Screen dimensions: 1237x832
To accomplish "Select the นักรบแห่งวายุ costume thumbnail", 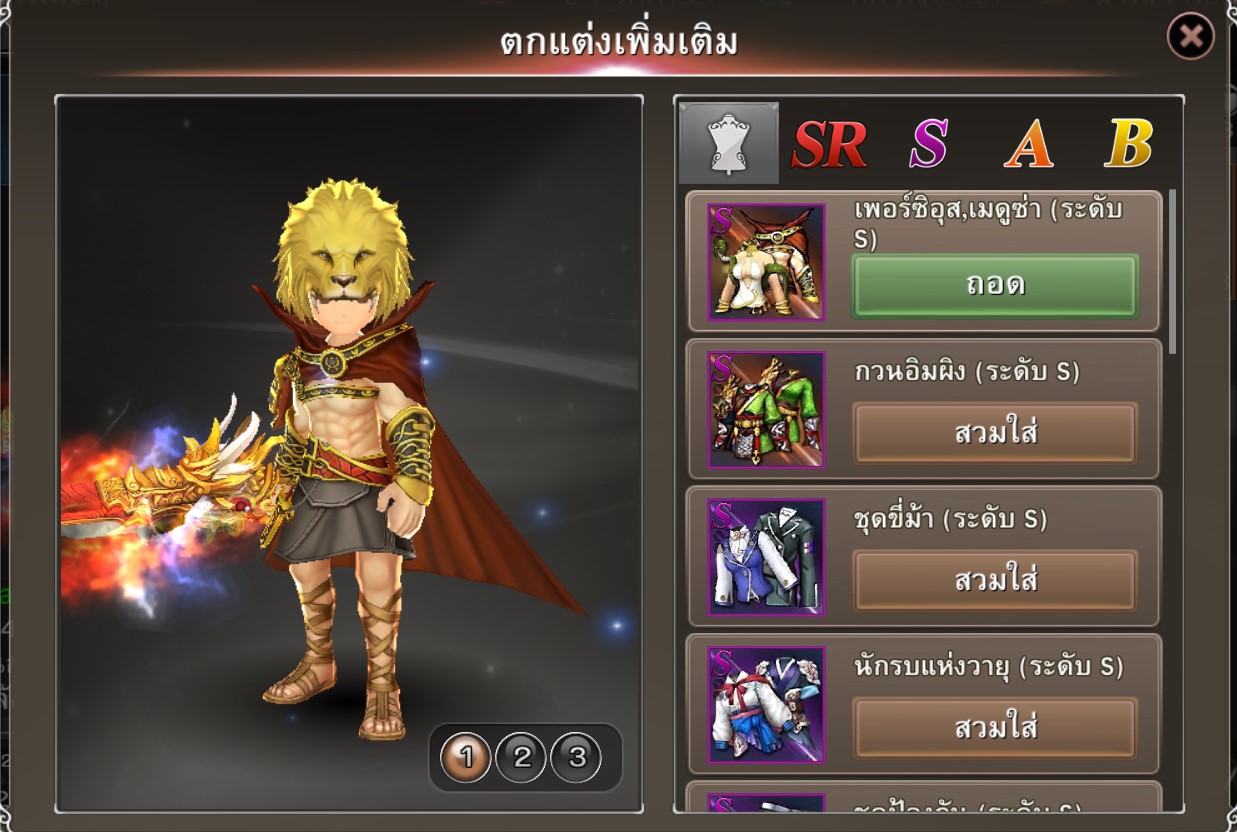I will tap(766, 703).
